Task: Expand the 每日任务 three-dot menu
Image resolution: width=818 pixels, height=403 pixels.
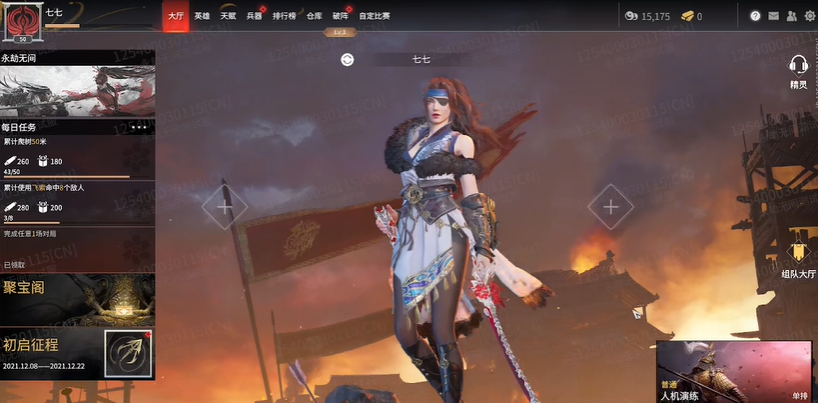Action: click(x=139, y=128)
